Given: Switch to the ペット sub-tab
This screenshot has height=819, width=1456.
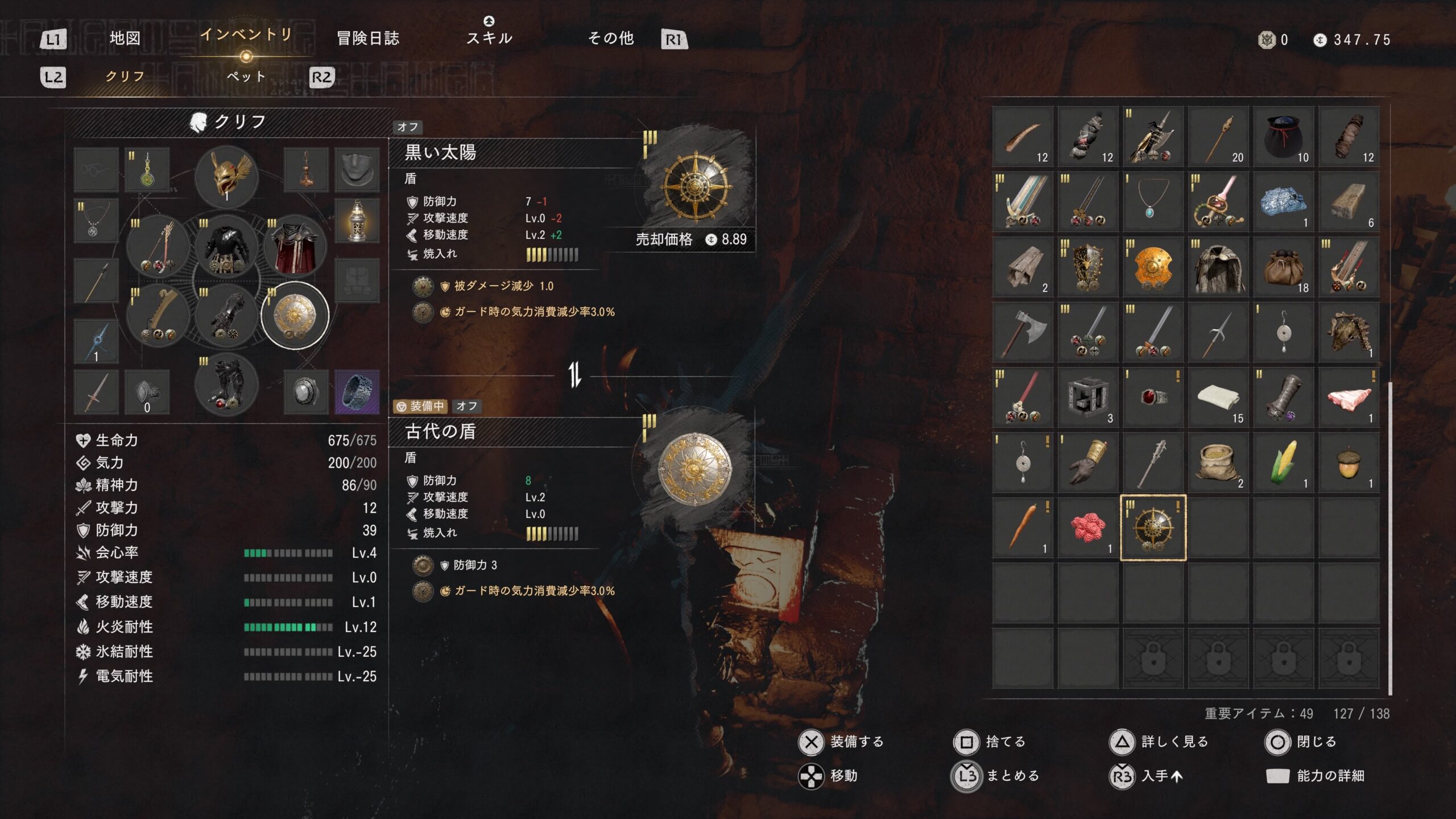Looking at the screenshot, I should [x=246, y=76].
